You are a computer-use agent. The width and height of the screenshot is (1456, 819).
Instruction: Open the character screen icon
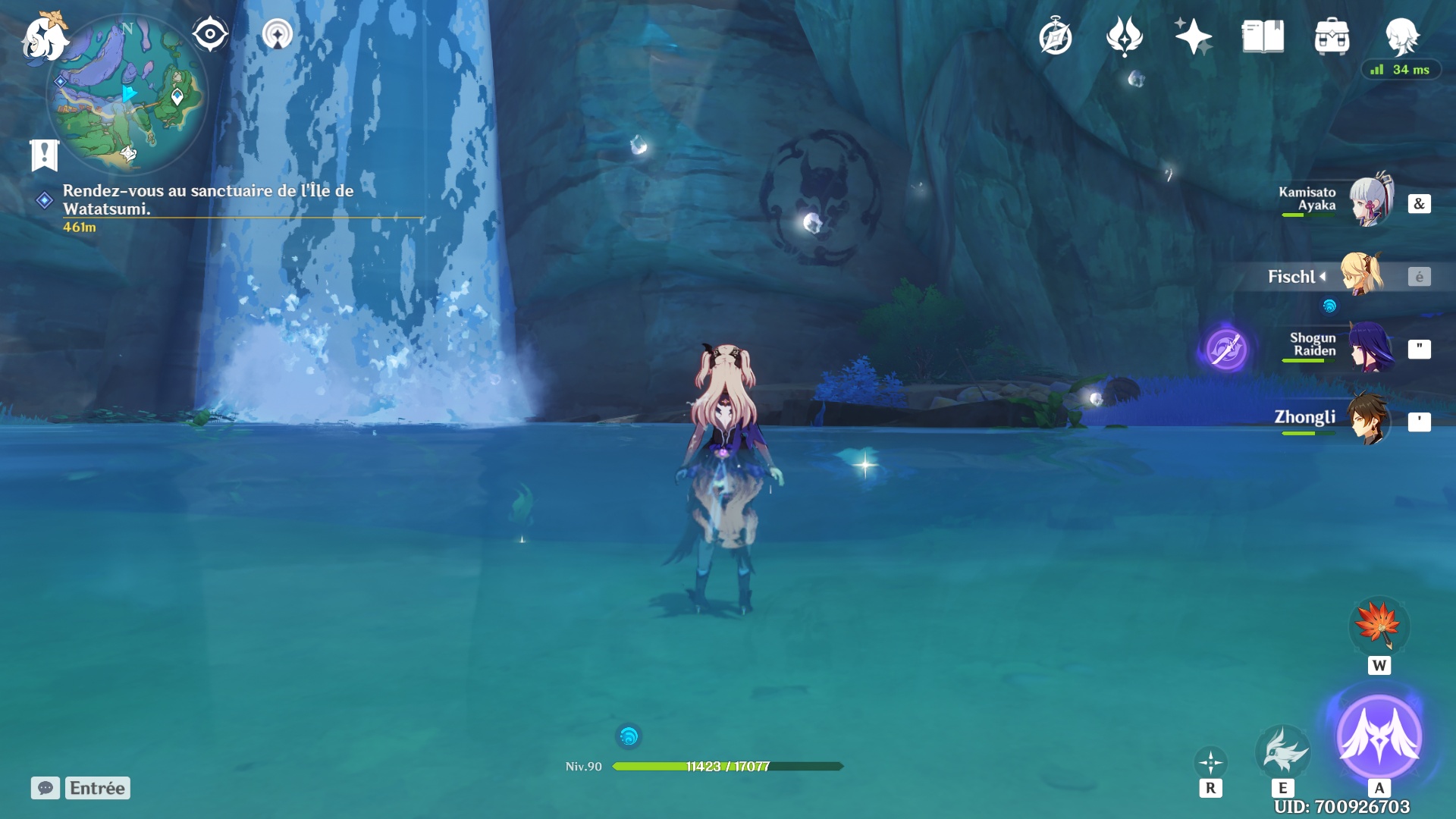click(1401, 35)
